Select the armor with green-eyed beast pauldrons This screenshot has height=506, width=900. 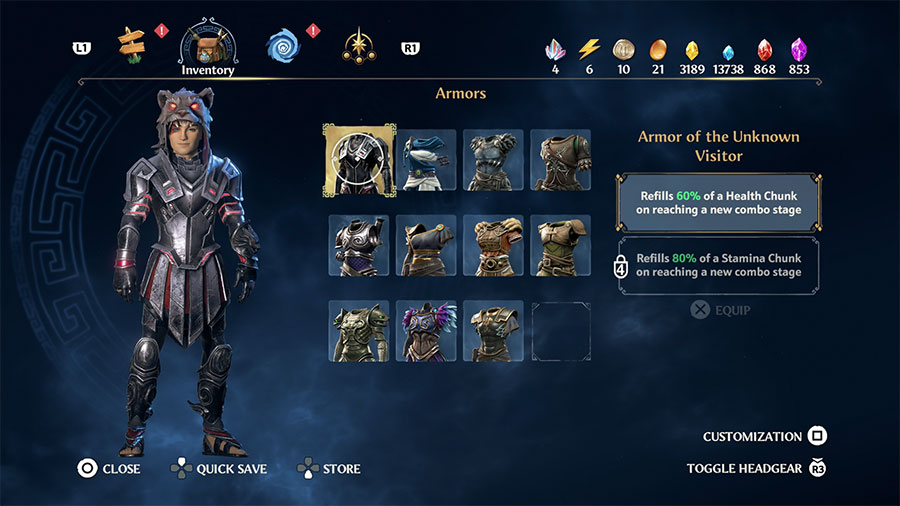click(359, 331)
